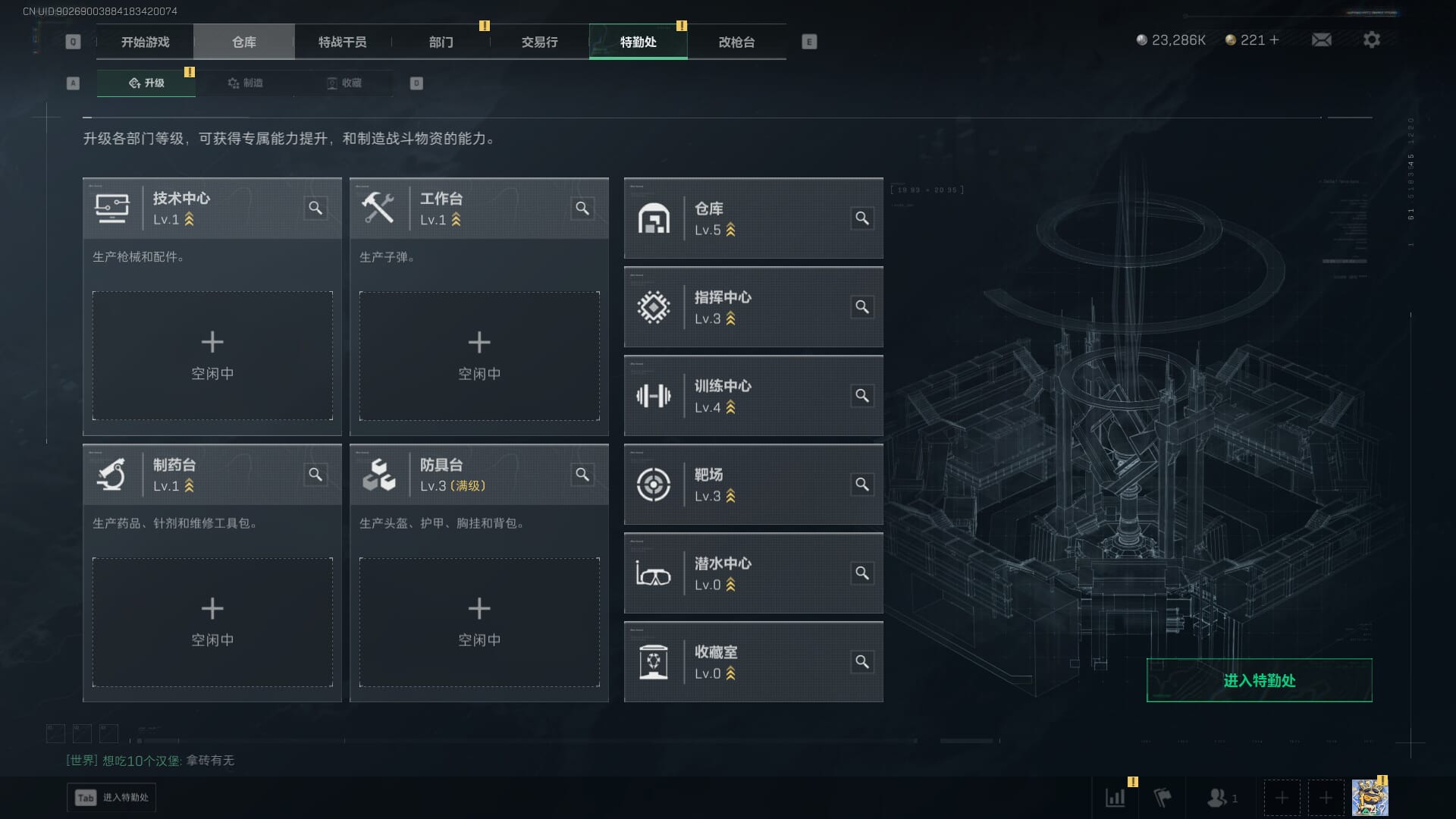Open the 收藏 sub-tab

click(x=344, y=83)
